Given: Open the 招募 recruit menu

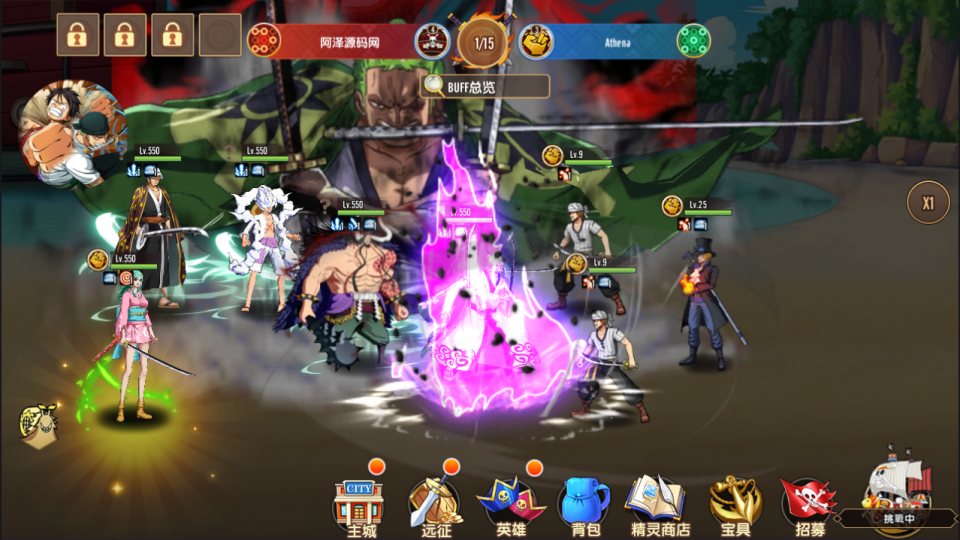Looking at the screenshot, I should 809,505.
